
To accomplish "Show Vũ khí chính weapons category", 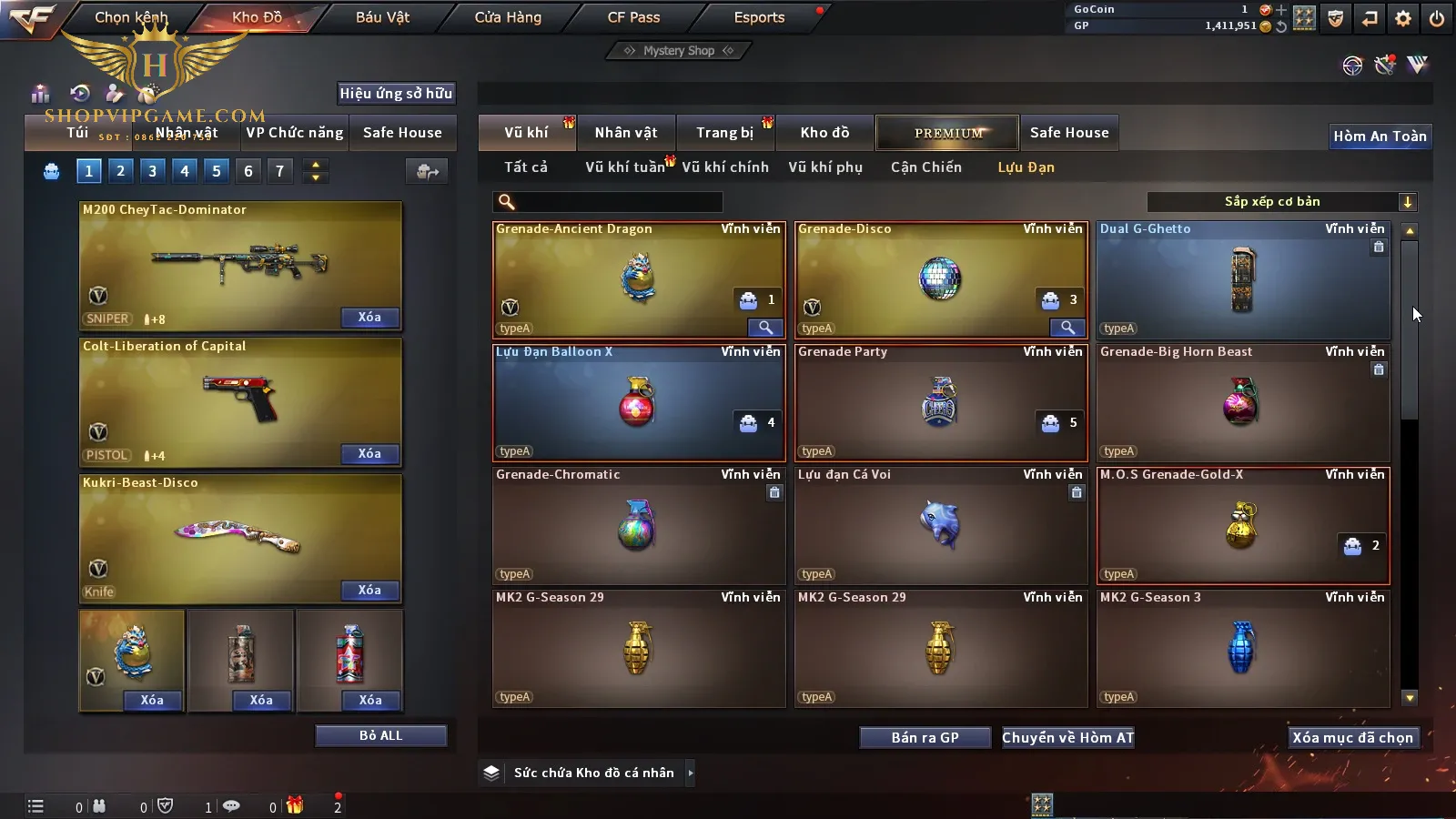I will coord(725,167).
